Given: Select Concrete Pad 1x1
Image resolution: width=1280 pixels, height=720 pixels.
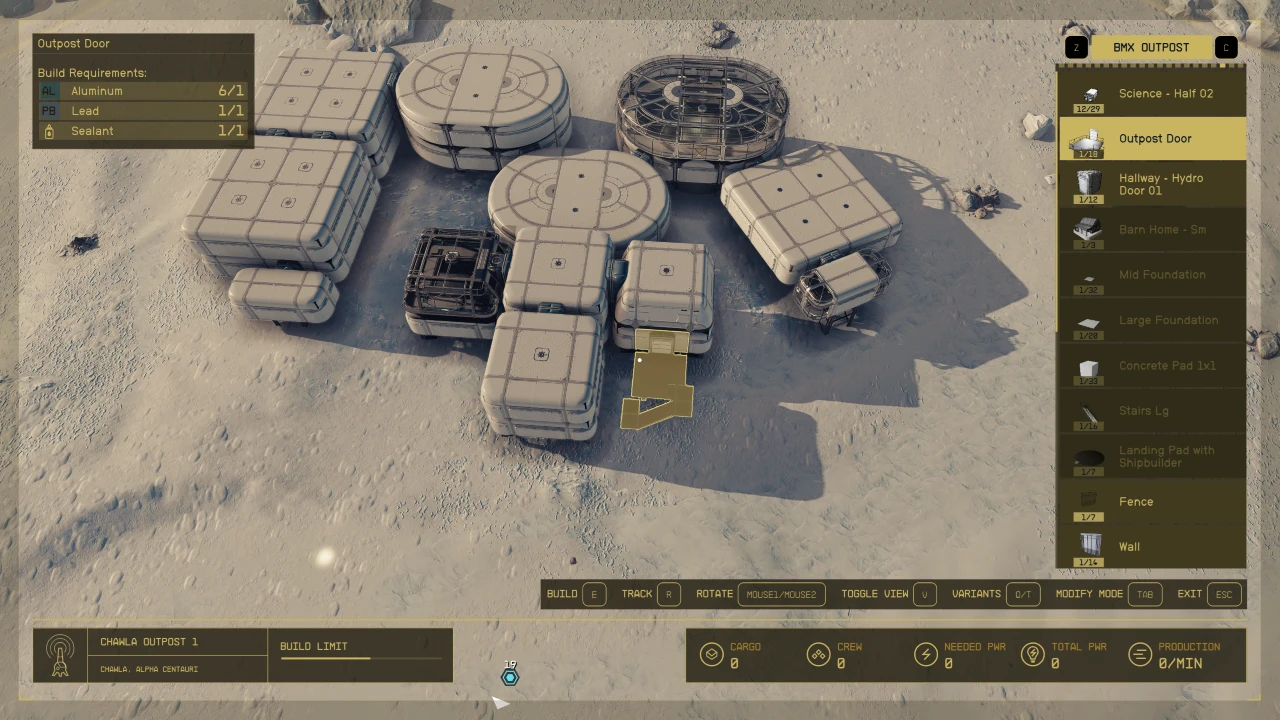Looking at the screenshot, I should [1152, 366].
